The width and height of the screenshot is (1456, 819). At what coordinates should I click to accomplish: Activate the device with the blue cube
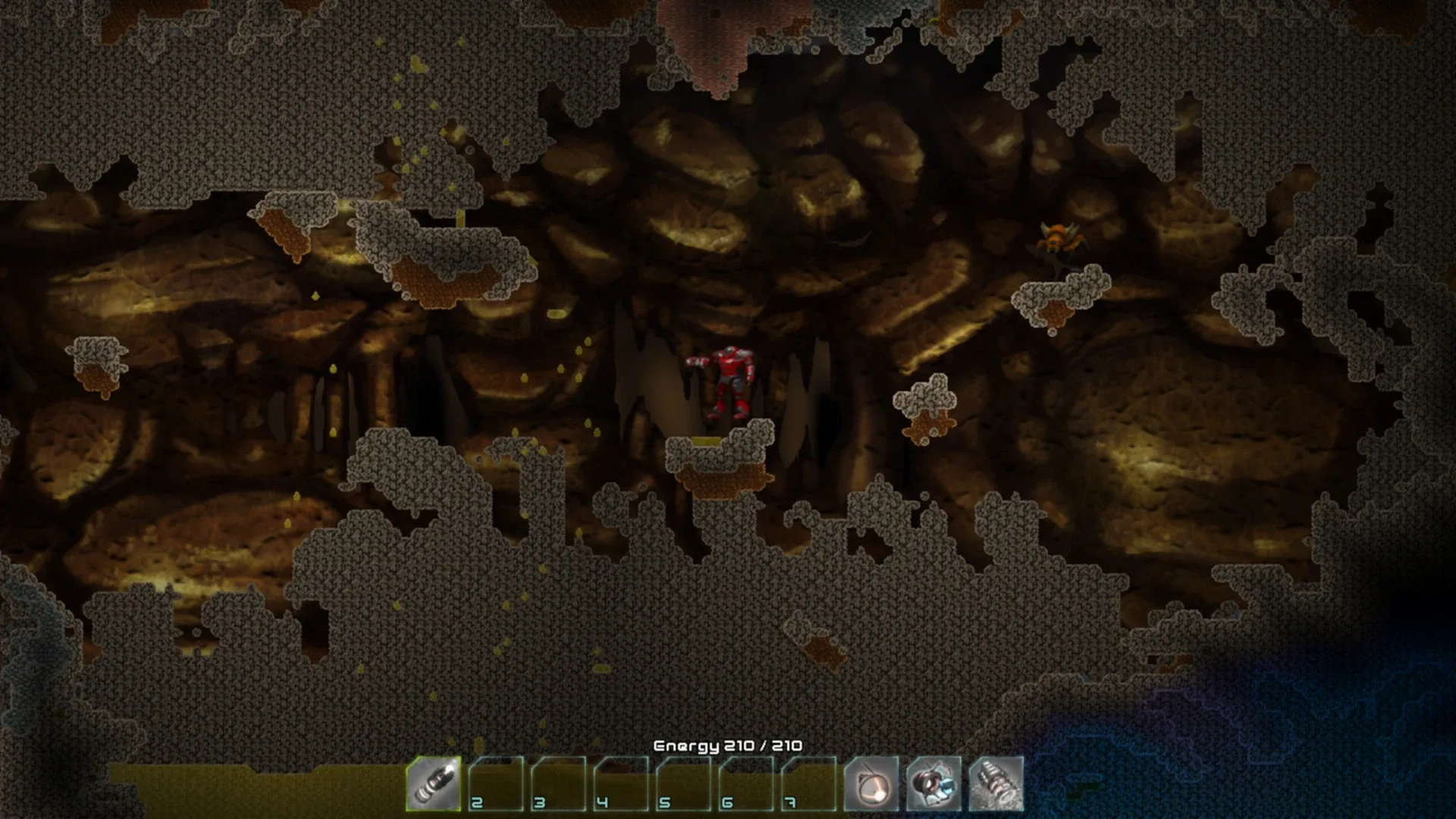coord(934,783)
